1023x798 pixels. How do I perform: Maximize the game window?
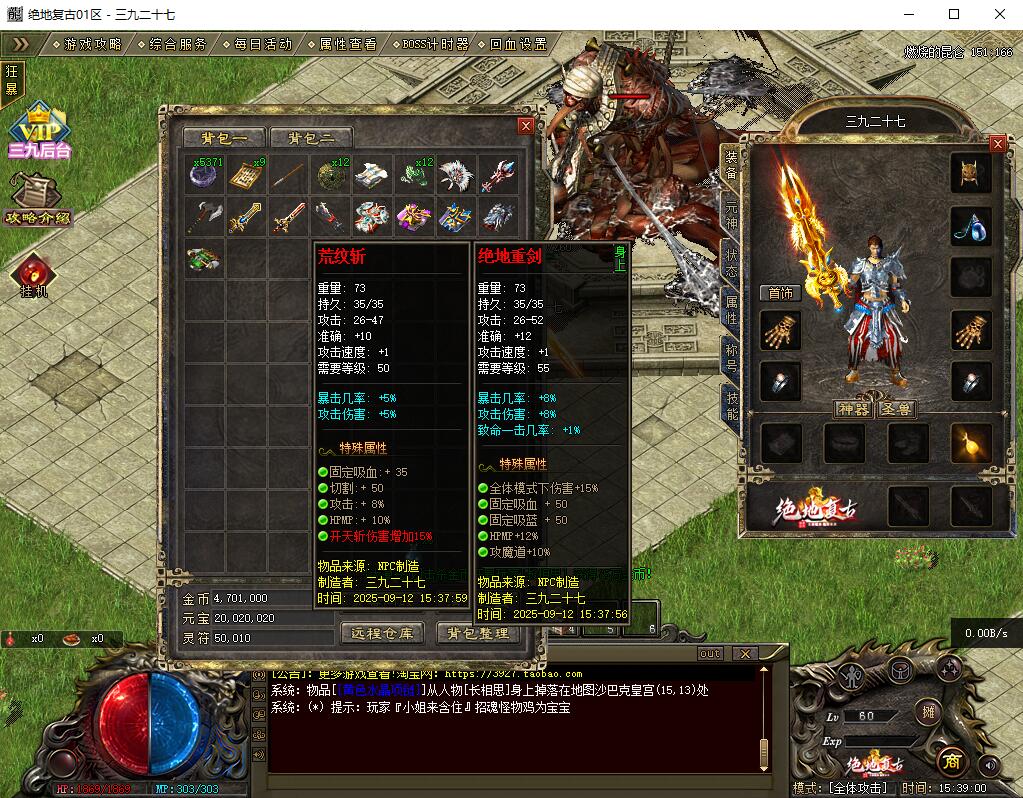click(954, 14)
